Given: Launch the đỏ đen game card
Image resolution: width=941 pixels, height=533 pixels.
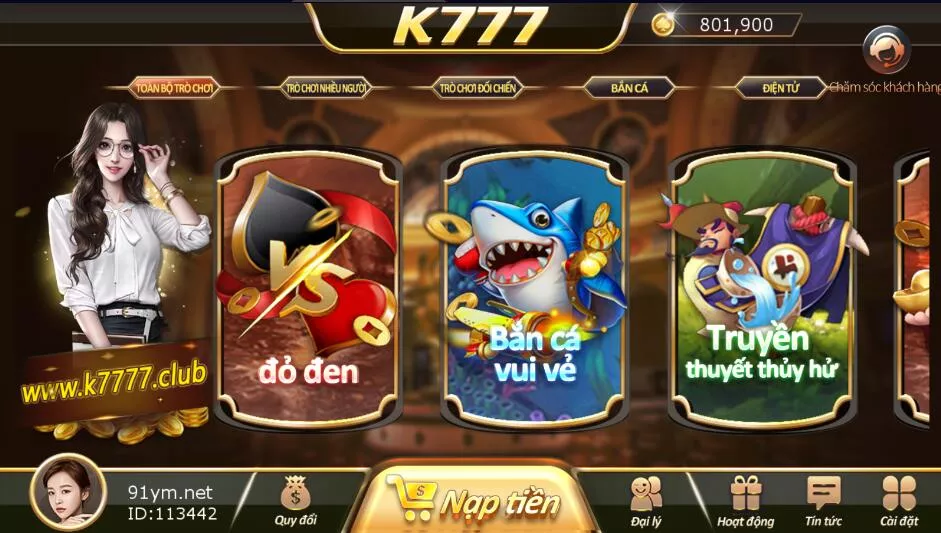Looking at the screenshot, I should [x=308, y=290].
